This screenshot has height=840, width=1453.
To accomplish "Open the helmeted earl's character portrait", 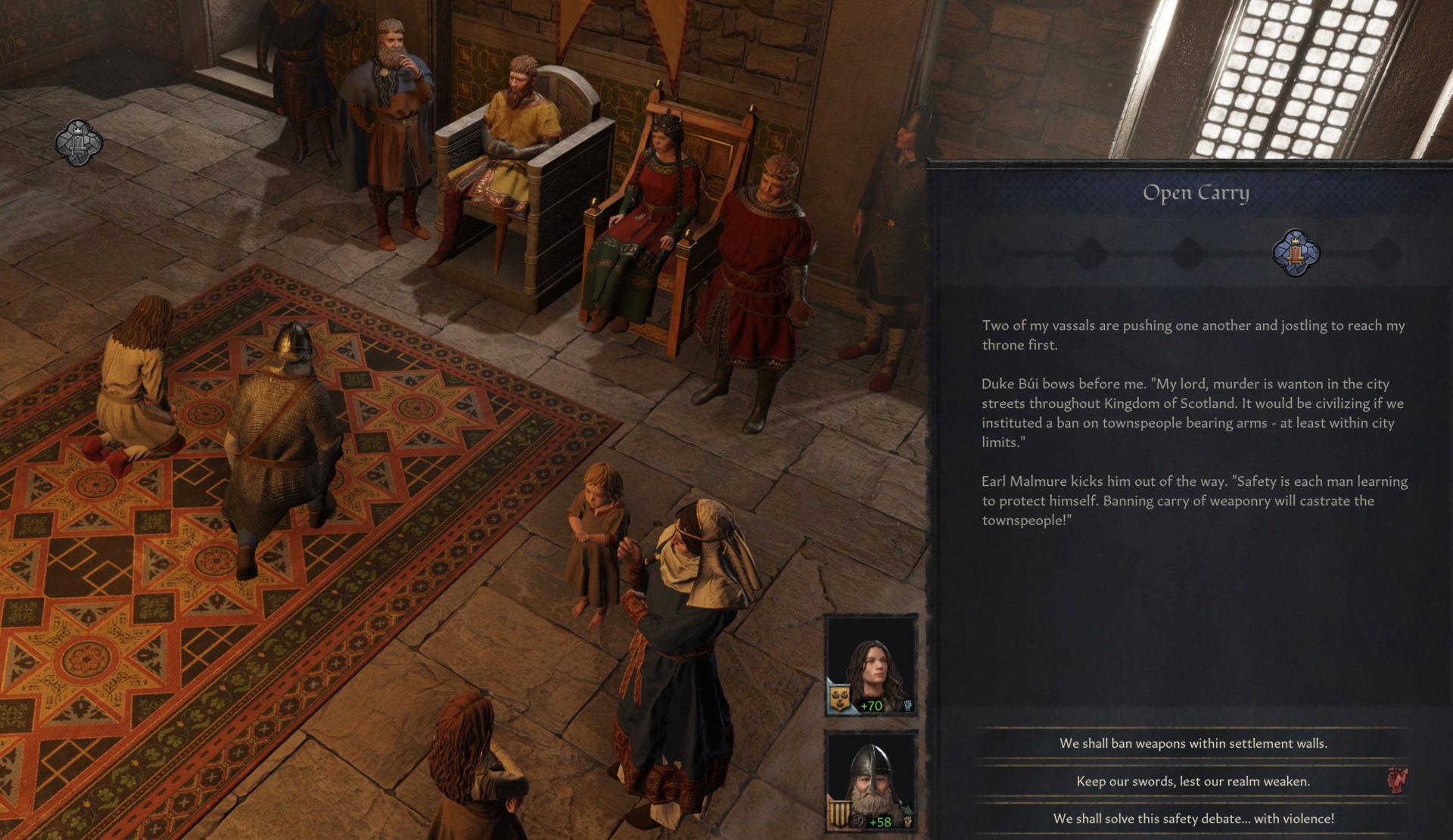I will click(872, 772).
